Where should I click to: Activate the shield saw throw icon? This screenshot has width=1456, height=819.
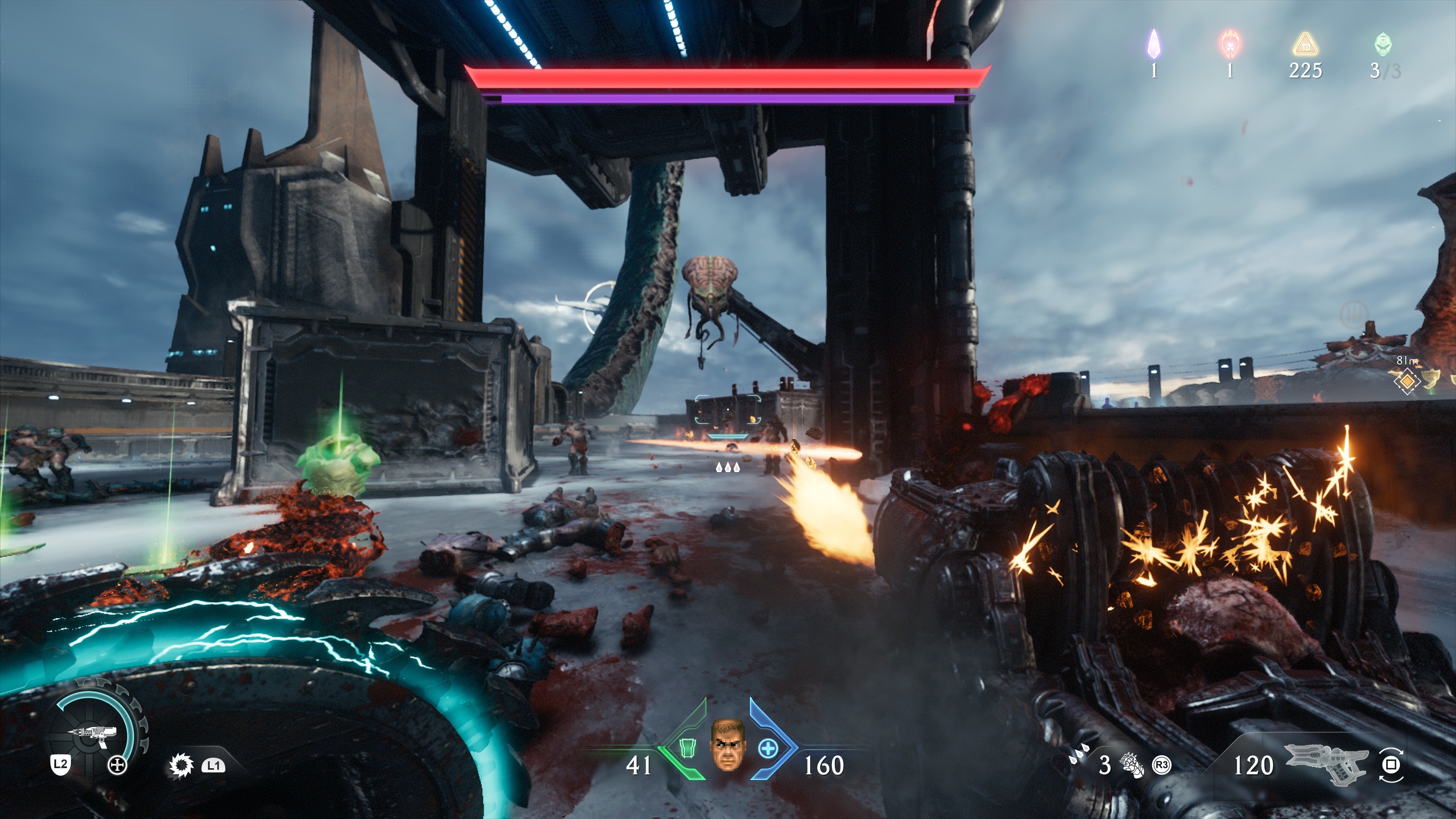point(181,766)
